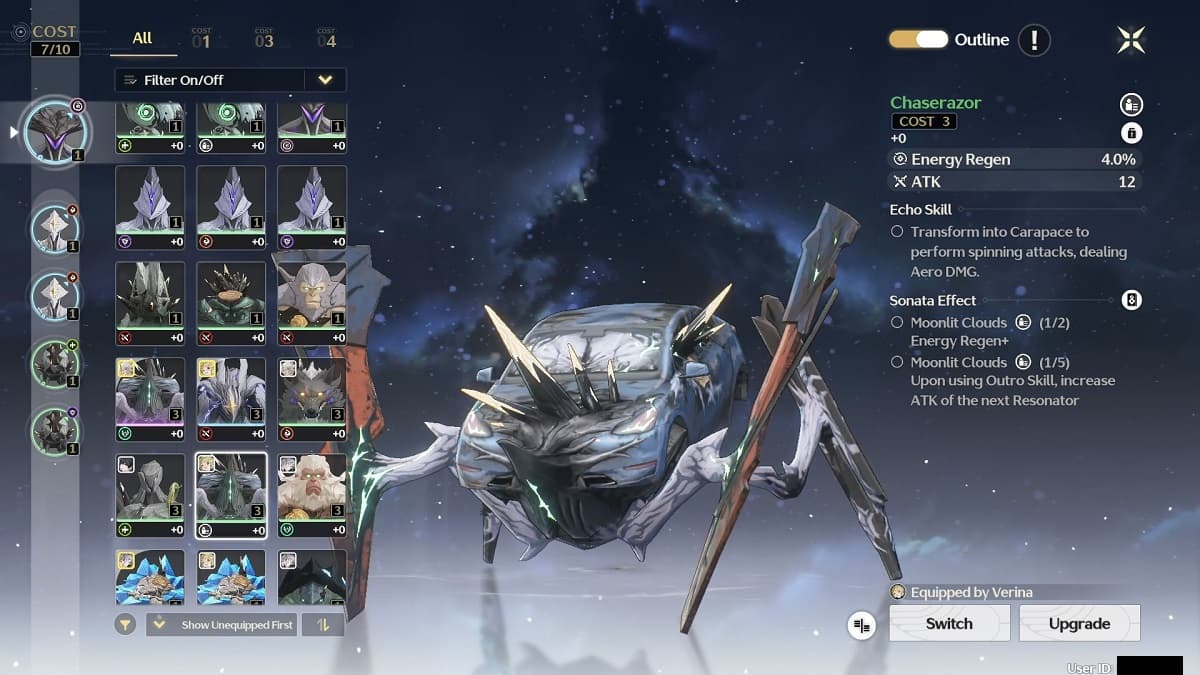Toggle the lock icon for Chaserazor
This screenshot has height=675, width=1200.
click(1131, 133)
